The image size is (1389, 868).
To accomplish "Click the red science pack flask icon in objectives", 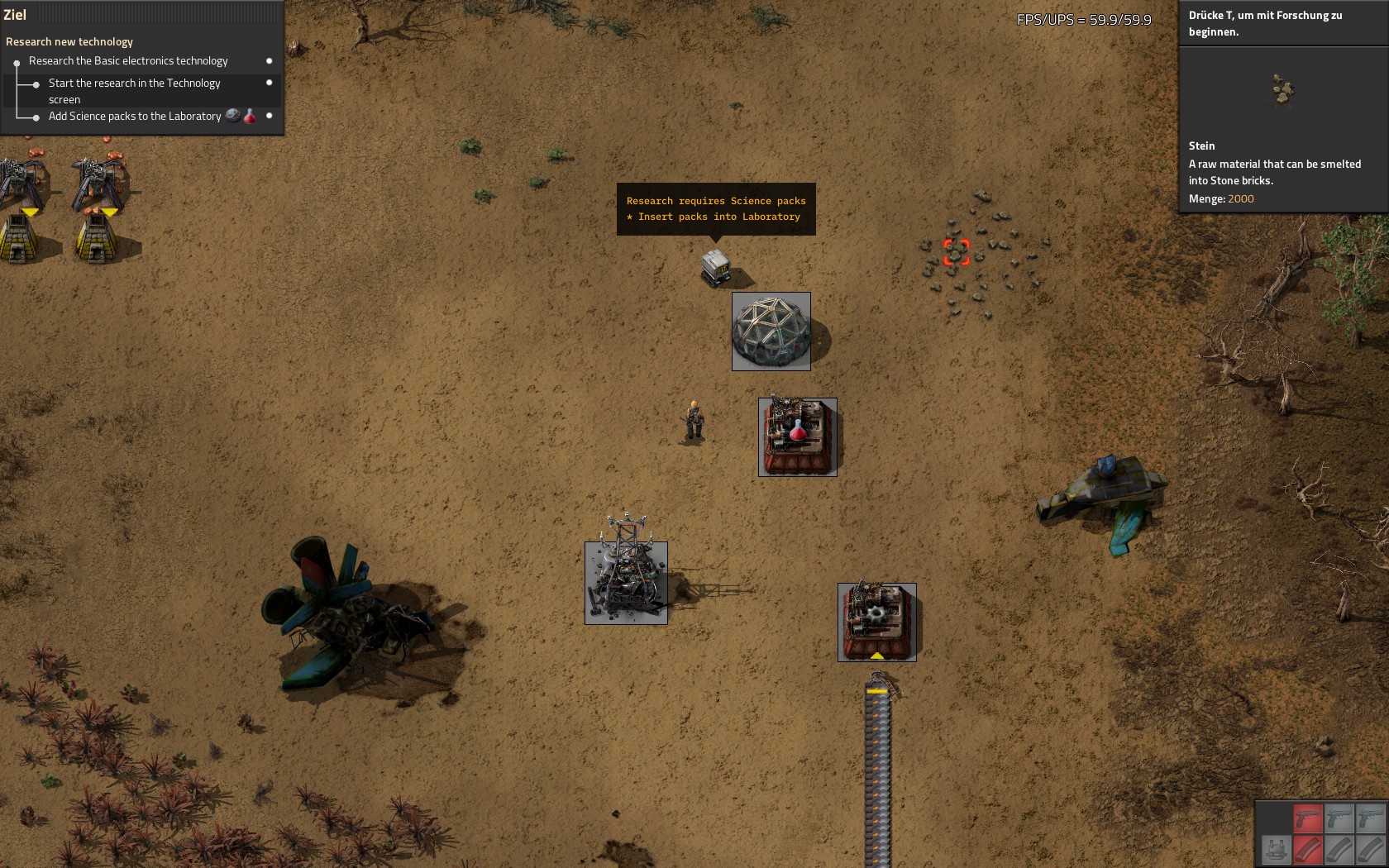I will click(250, 117).
